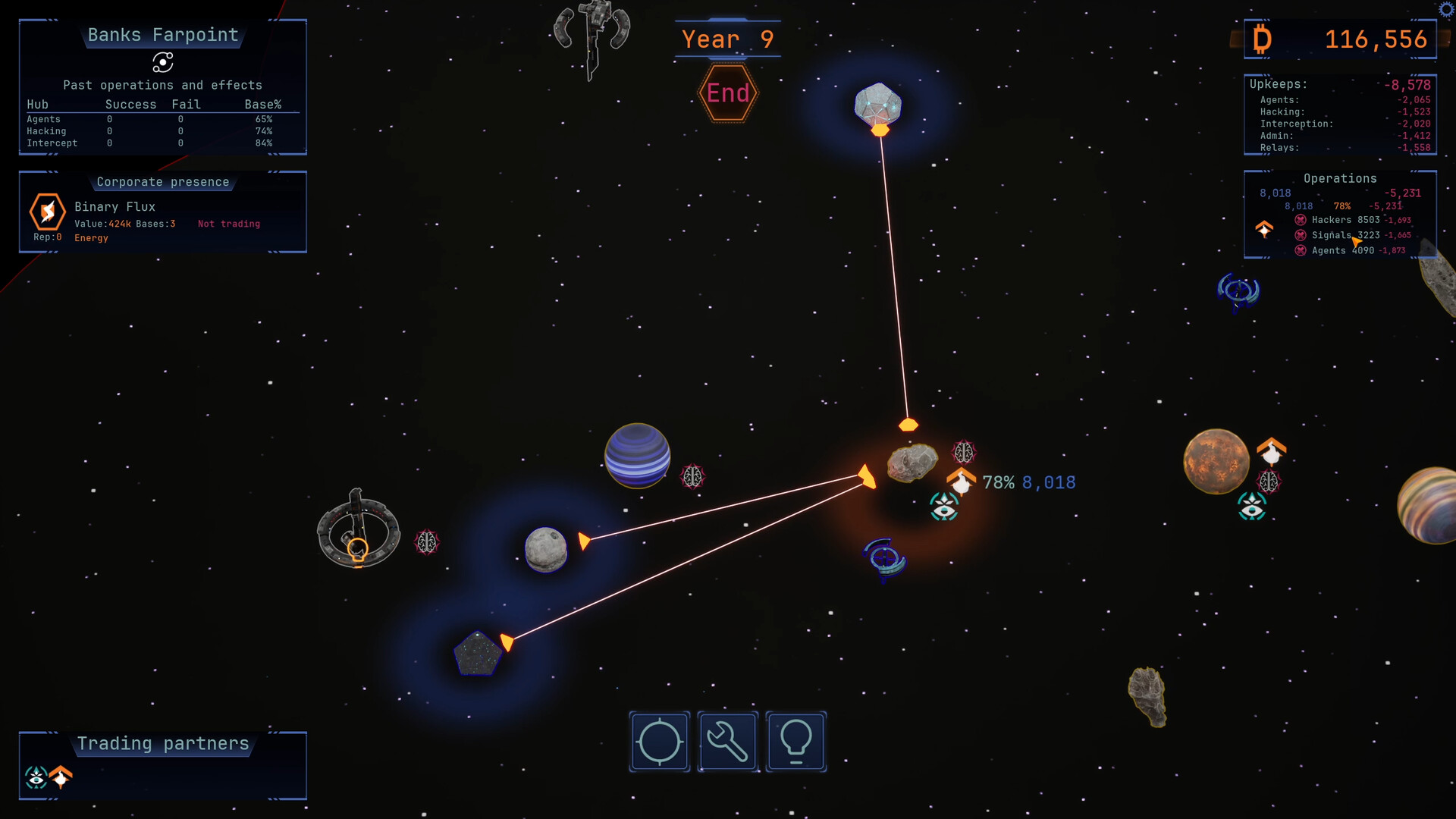The height and width of the screenshot is (819, 1456).
Task: Open the crosshair targeting tool
Action: [659, 742]
